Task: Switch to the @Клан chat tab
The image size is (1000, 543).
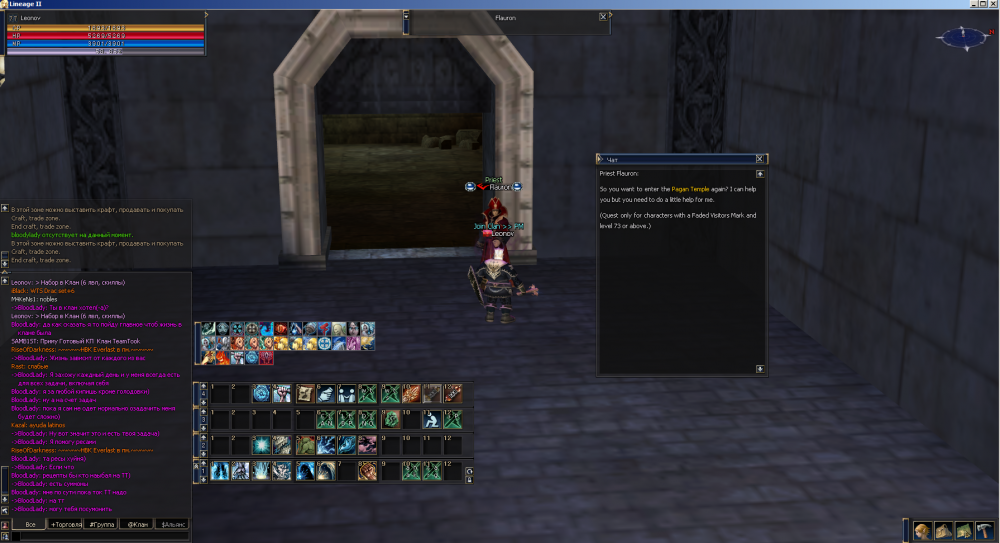Action: (137, 524)
